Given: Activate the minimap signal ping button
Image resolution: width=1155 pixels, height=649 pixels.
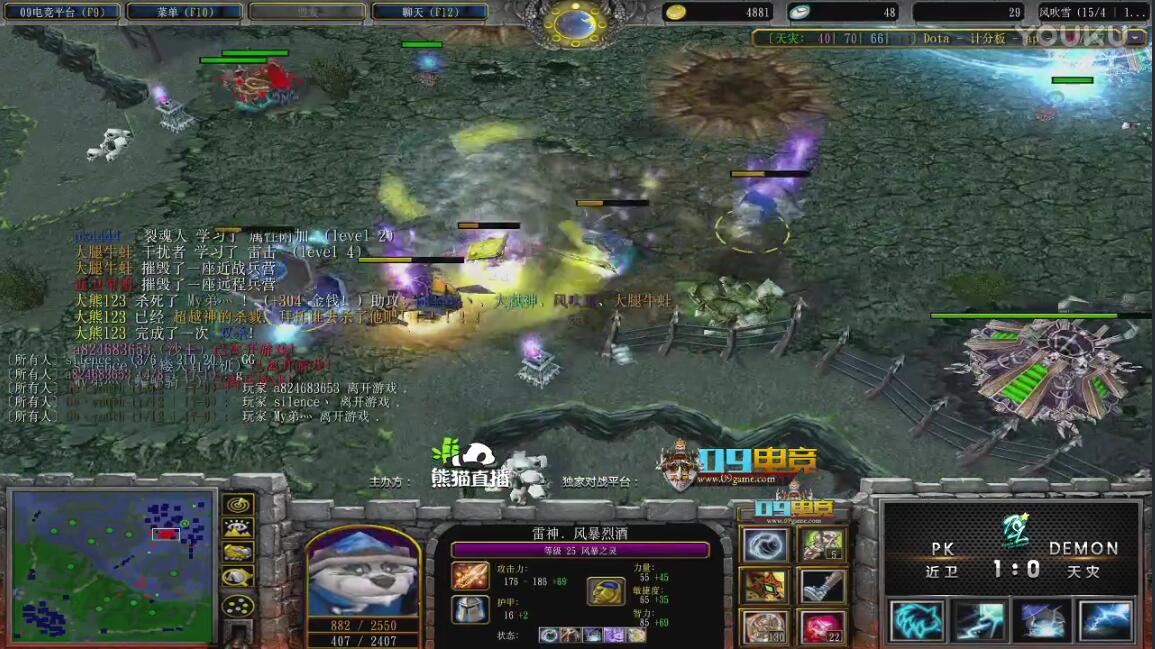Looking at the screenshot, I should pos(238,504).
